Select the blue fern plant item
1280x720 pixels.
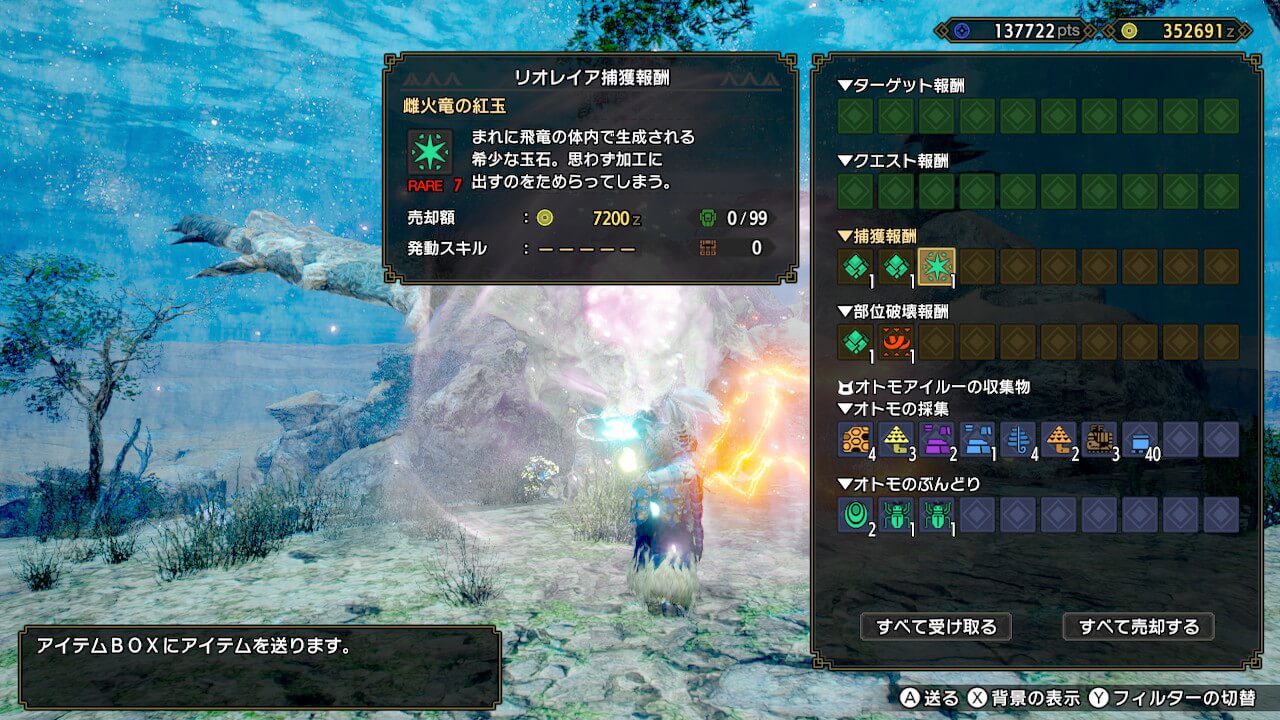(x=1018, y=439)
